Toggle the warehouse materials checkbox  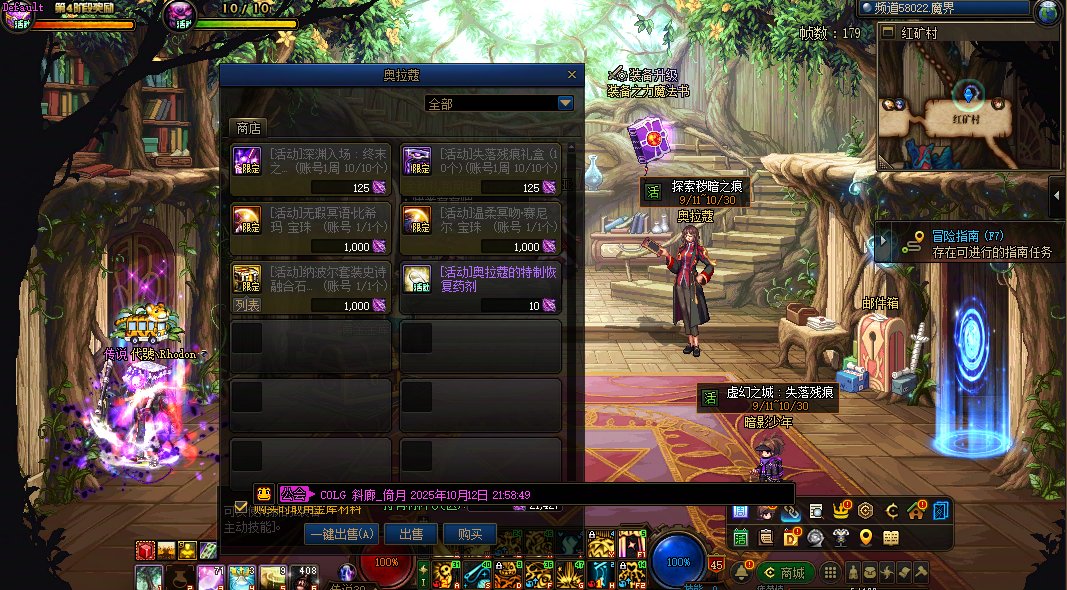(x=240, y=506)
